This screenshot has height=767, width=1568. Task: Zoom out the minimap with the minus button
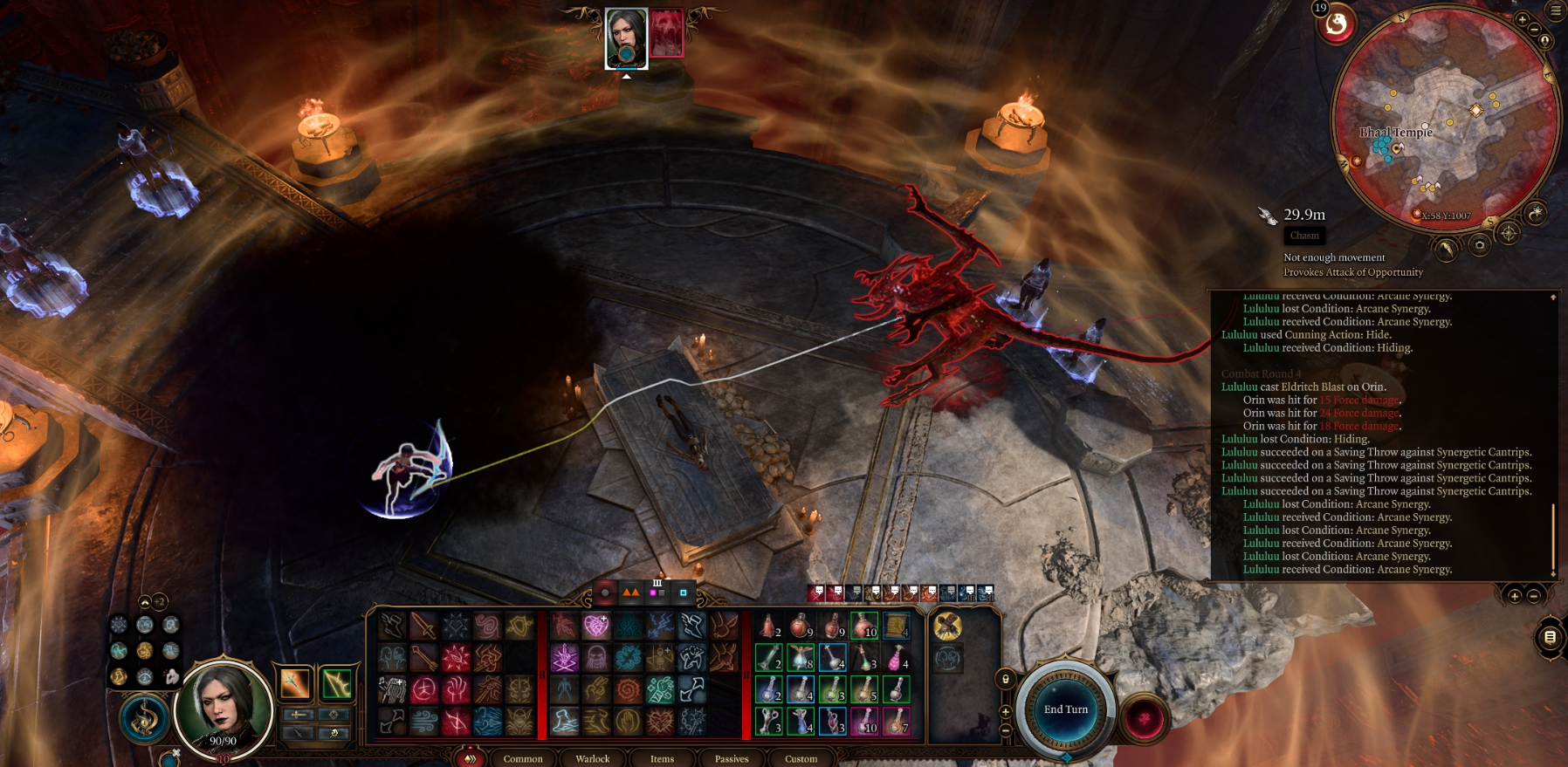(1534, 29)
